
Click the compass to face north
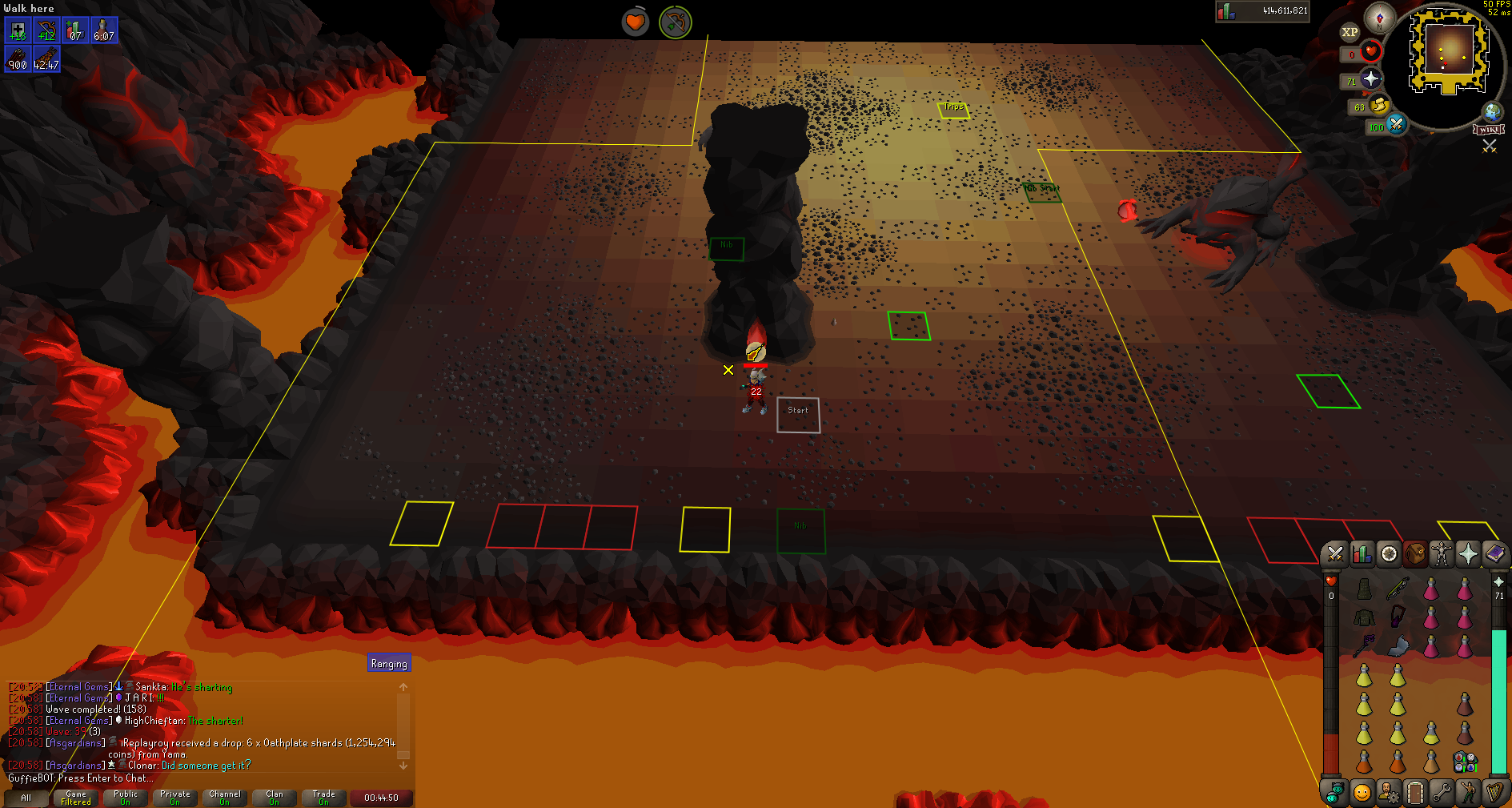click(1380, 17)
